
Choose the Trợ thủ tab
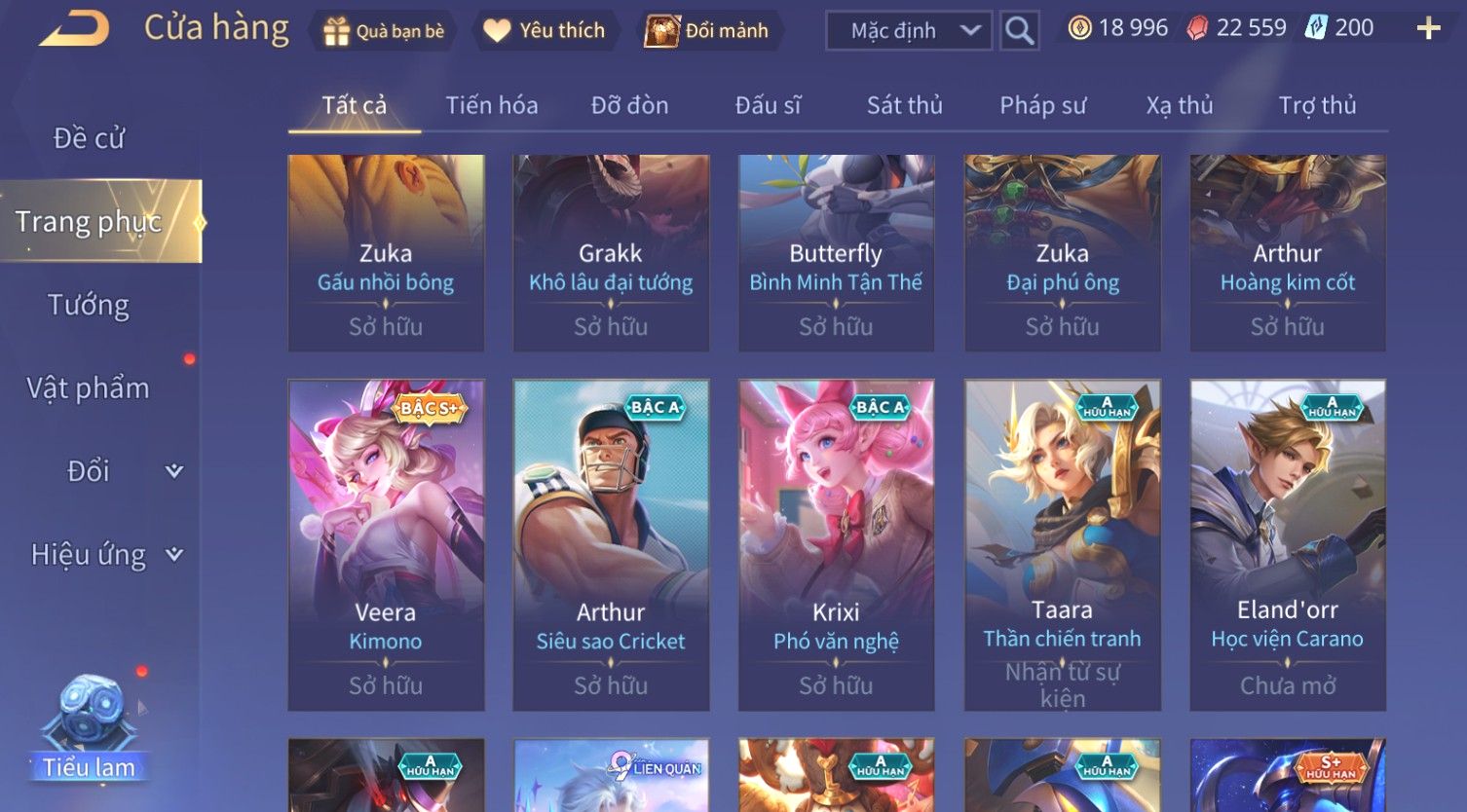[1317, 105]
